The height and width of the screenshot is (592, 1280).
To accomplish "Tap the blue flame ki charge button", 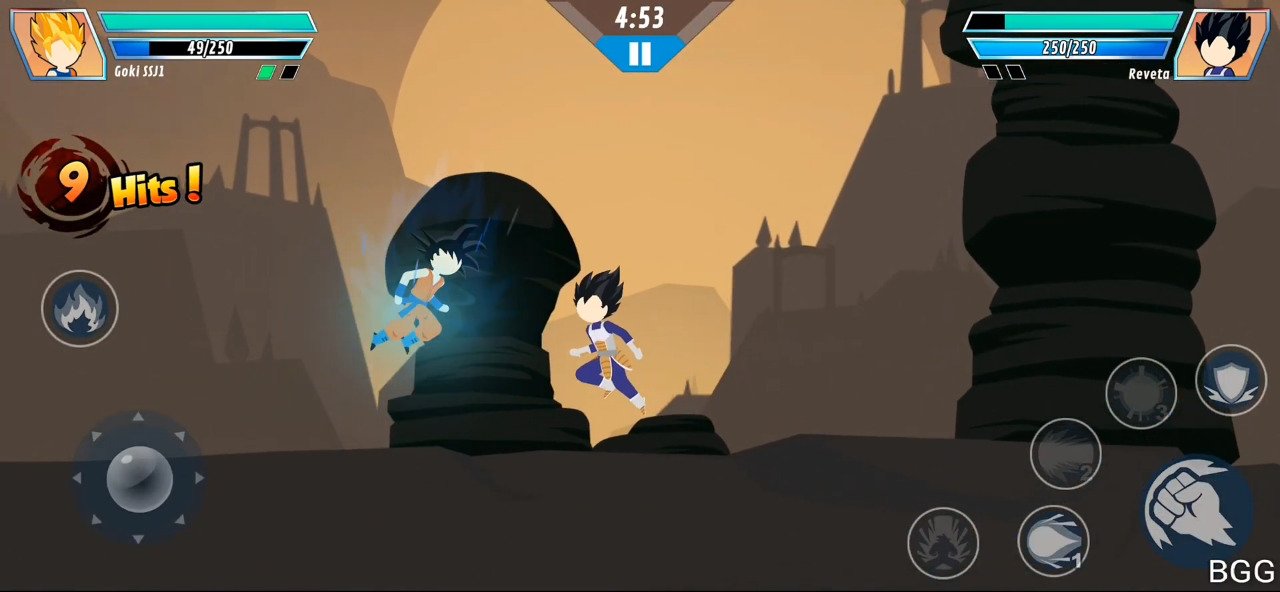I will click(x=80, y=308).
